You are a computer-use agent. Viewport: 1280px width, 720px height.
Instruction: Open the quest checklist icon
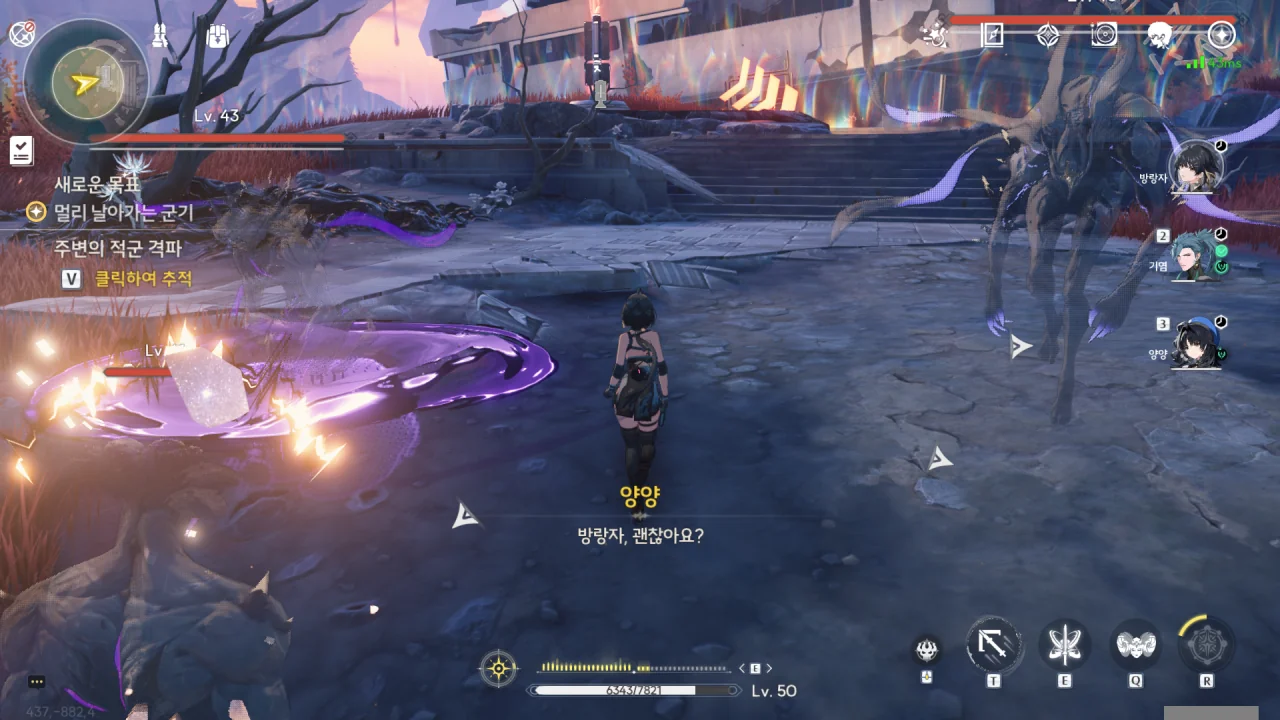tap(21, 151)
